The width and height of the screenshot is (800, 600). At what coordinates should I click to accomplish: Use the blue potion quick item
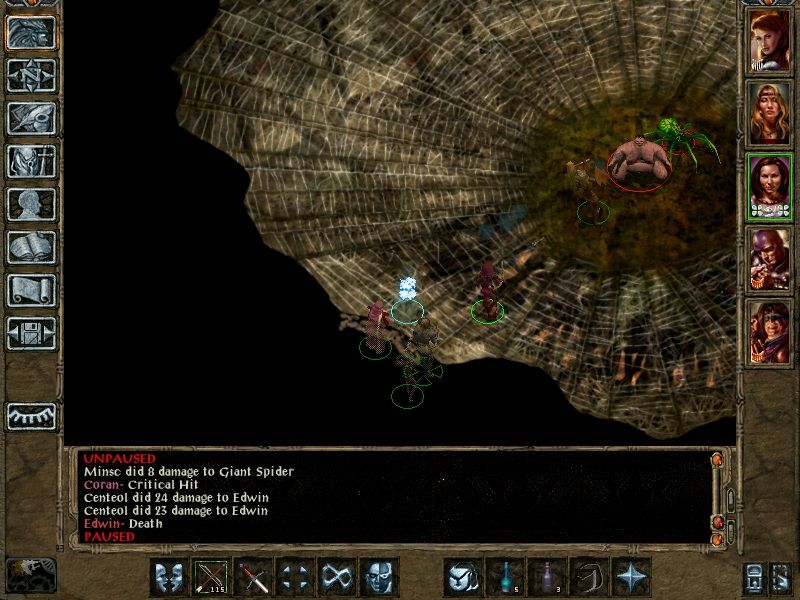pos(506,578)
